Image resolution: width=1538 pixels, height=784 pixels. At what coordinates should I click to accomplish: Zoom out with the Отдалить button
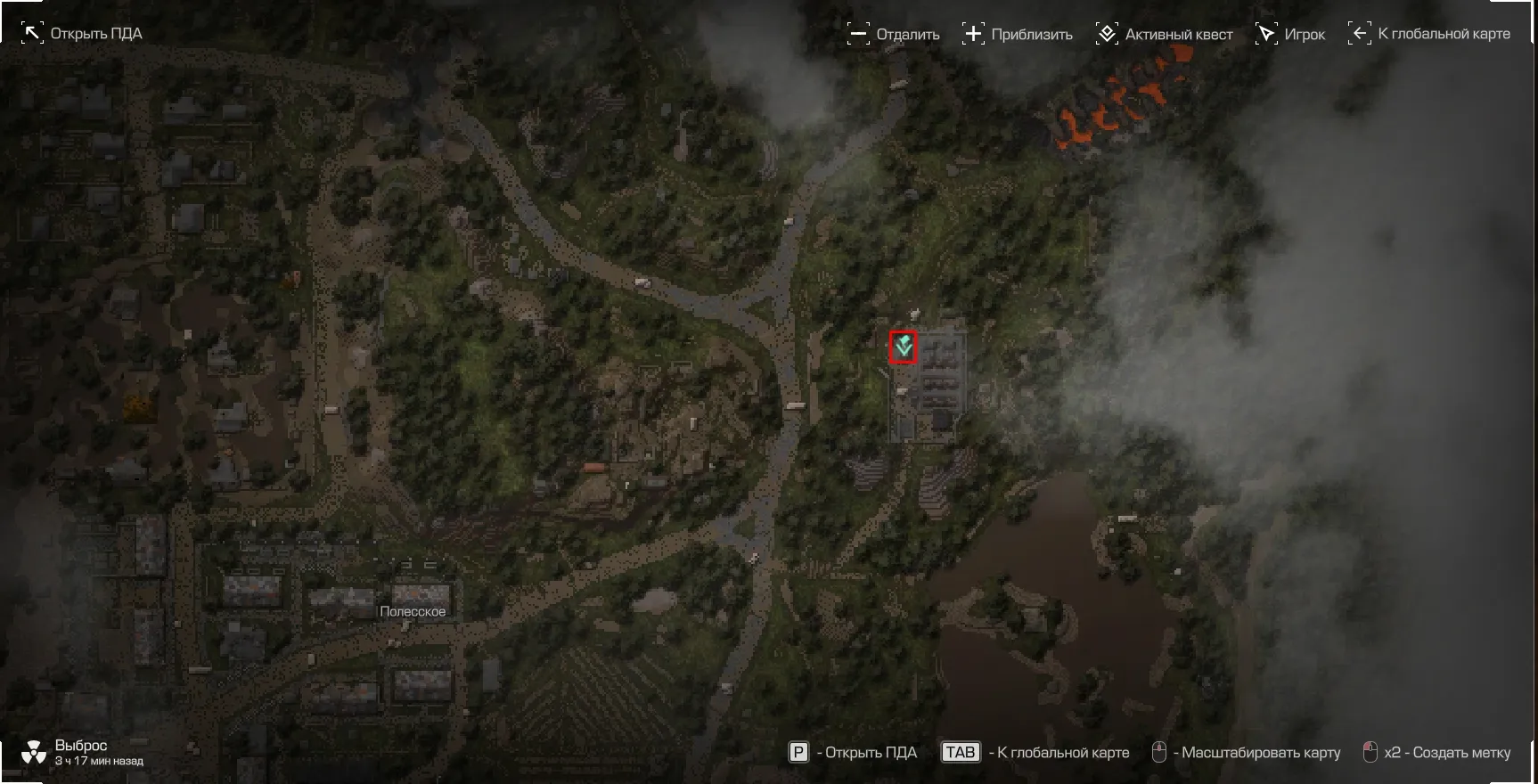click(894, 35)
